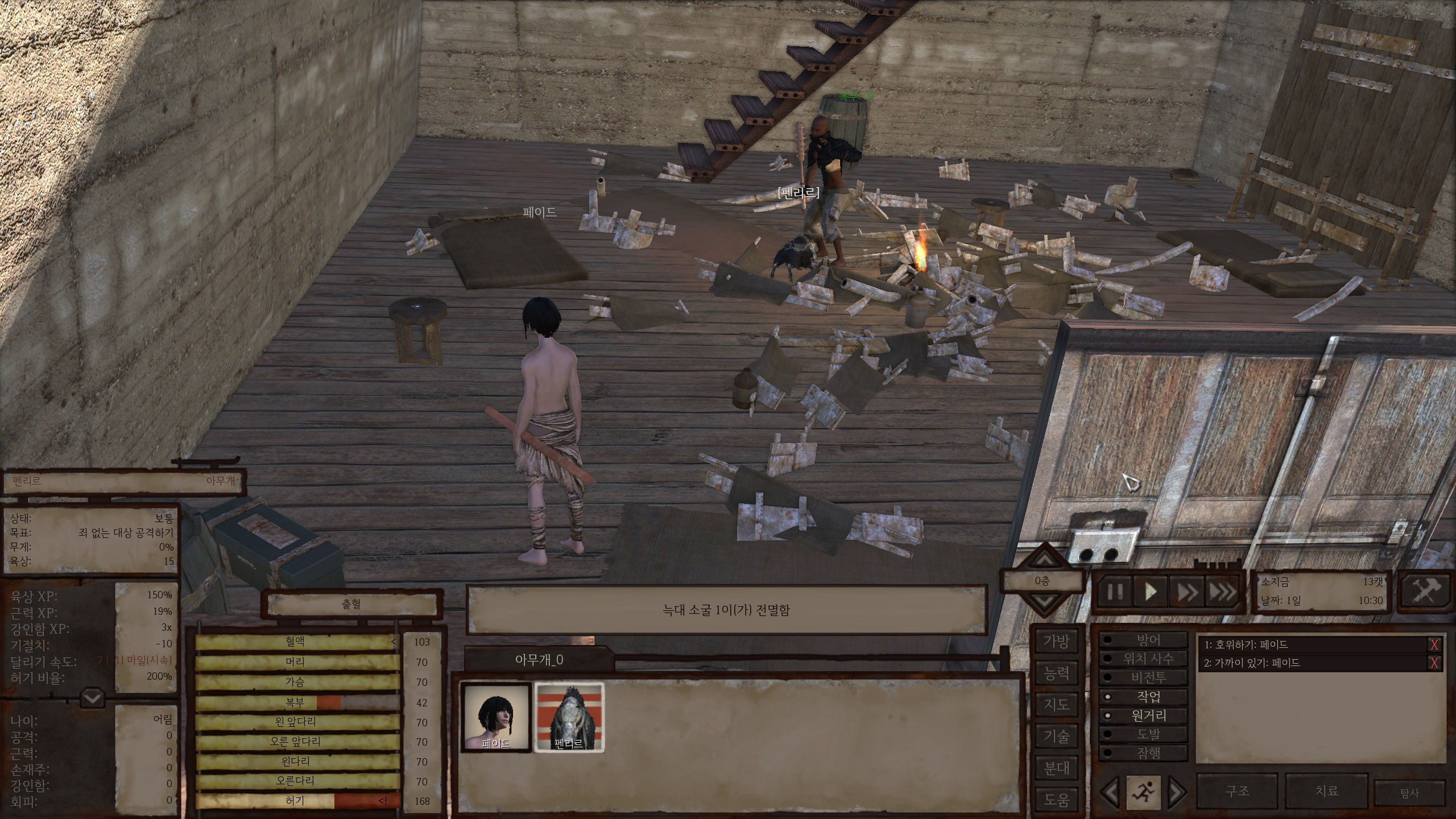This screenshot has height=819, width=1456.
Task: Open the 지도 map
Action: (1056, 705)
